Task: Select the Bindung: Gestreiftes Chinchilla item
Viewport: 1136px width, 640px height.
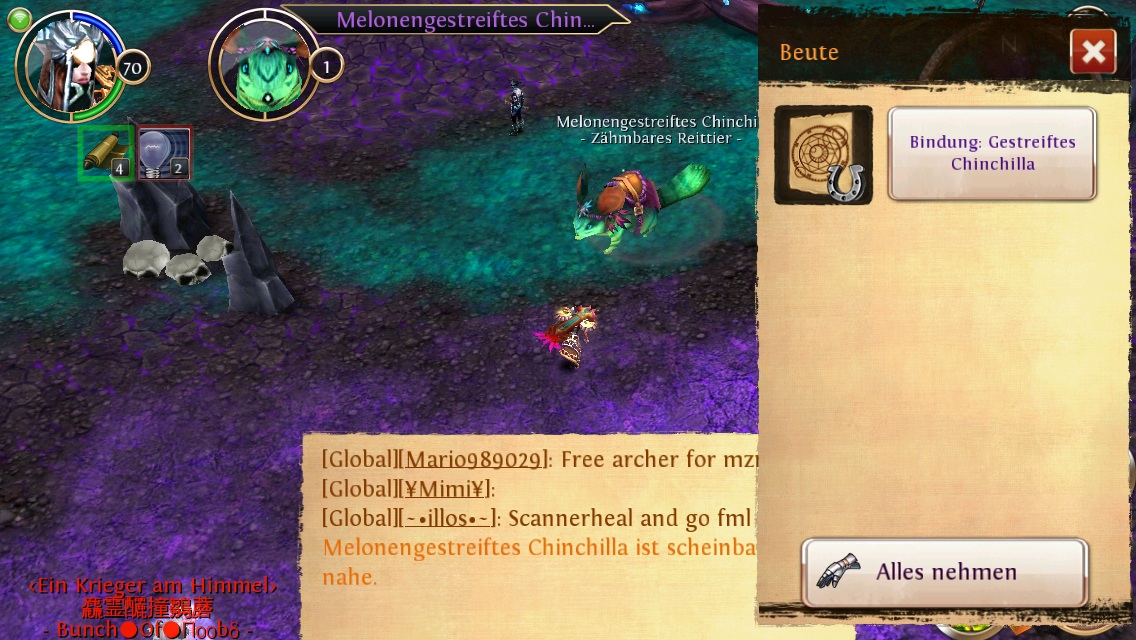Action: pyautogui.click(x=992, y=153)
